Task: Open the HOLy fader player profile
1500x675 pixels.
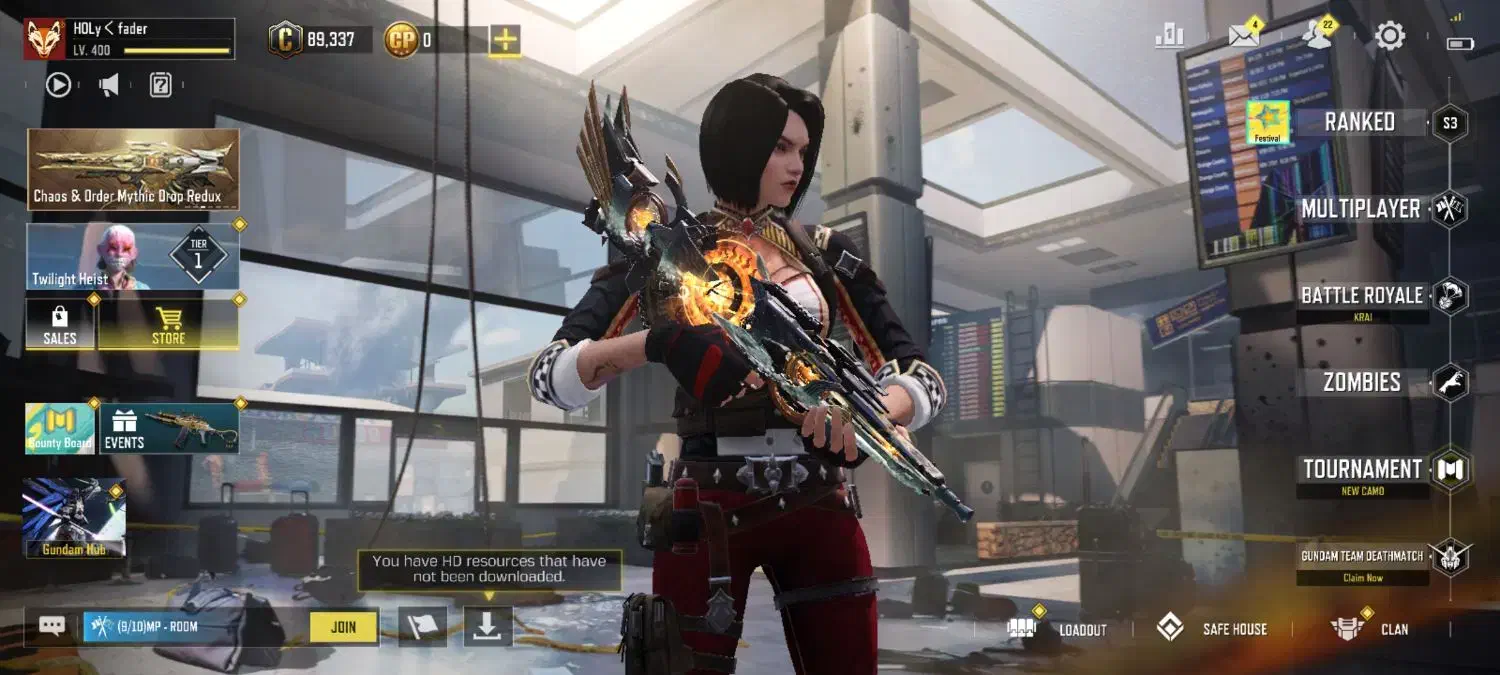Action: pyautogui.click(x=130, y=39)
